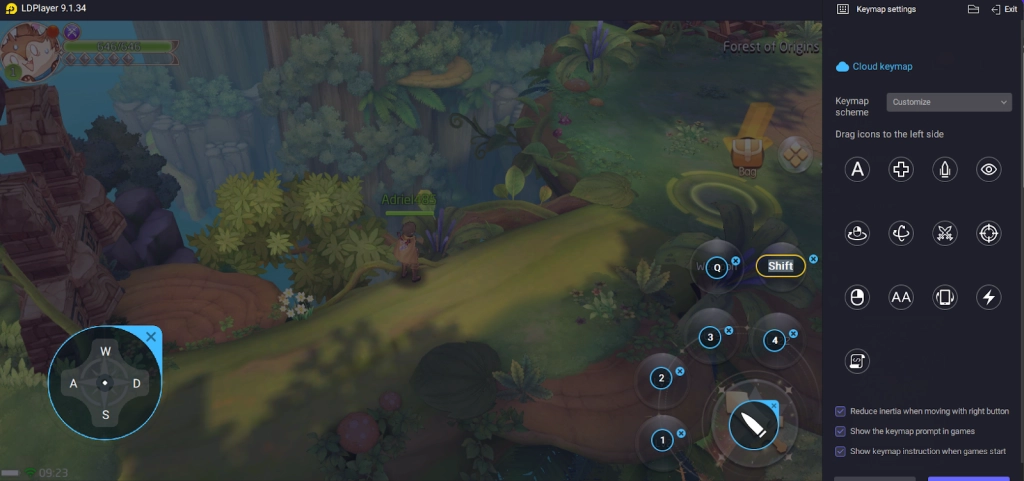
Task: Fire the skill button labeled 1
Action: point(661,439)
